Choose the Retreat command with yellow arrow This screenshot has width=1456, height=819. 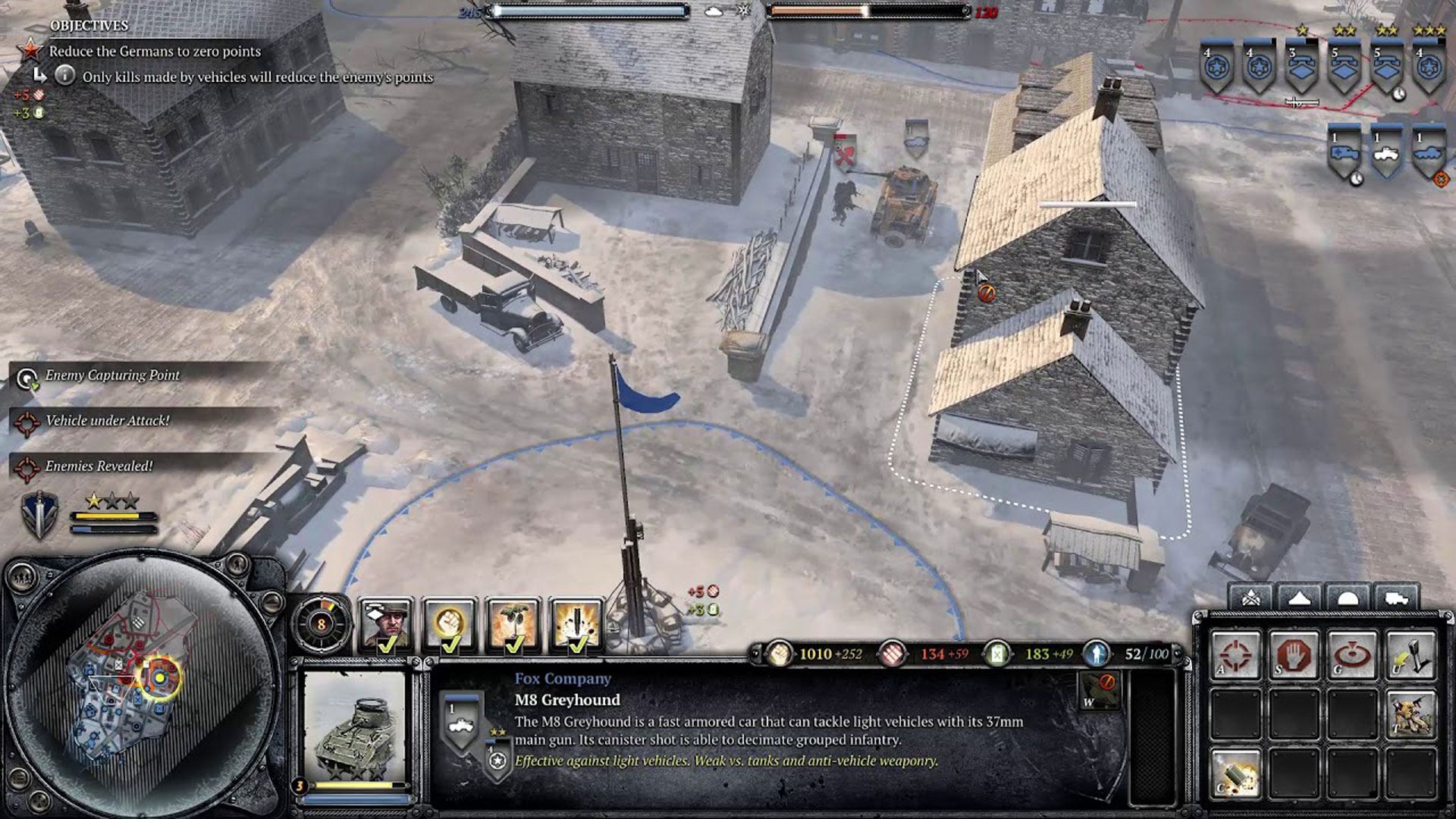pyautogui.click(x=1410, y=654)
